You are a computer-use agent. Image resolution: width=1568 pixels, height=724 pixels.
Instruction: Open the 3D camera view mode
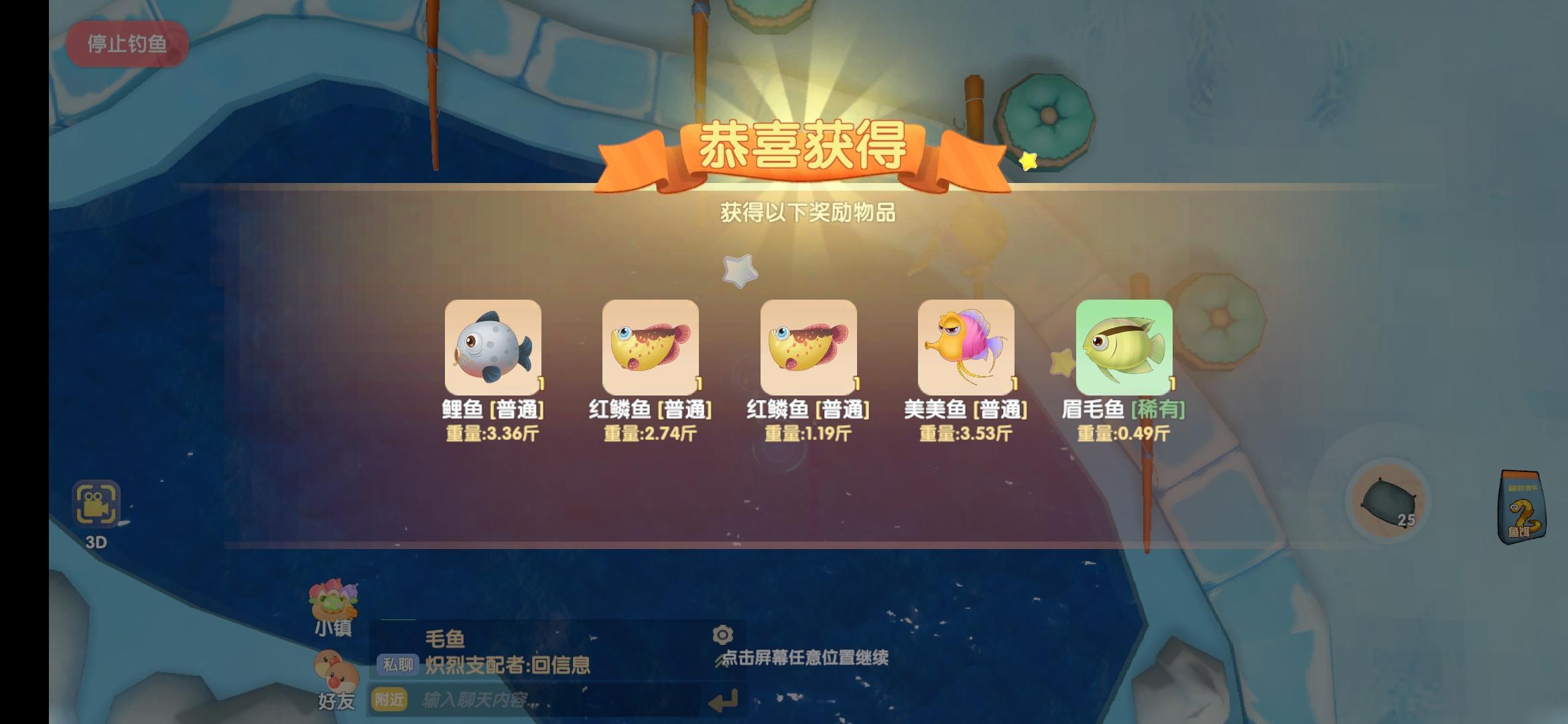tap(98, 504)
